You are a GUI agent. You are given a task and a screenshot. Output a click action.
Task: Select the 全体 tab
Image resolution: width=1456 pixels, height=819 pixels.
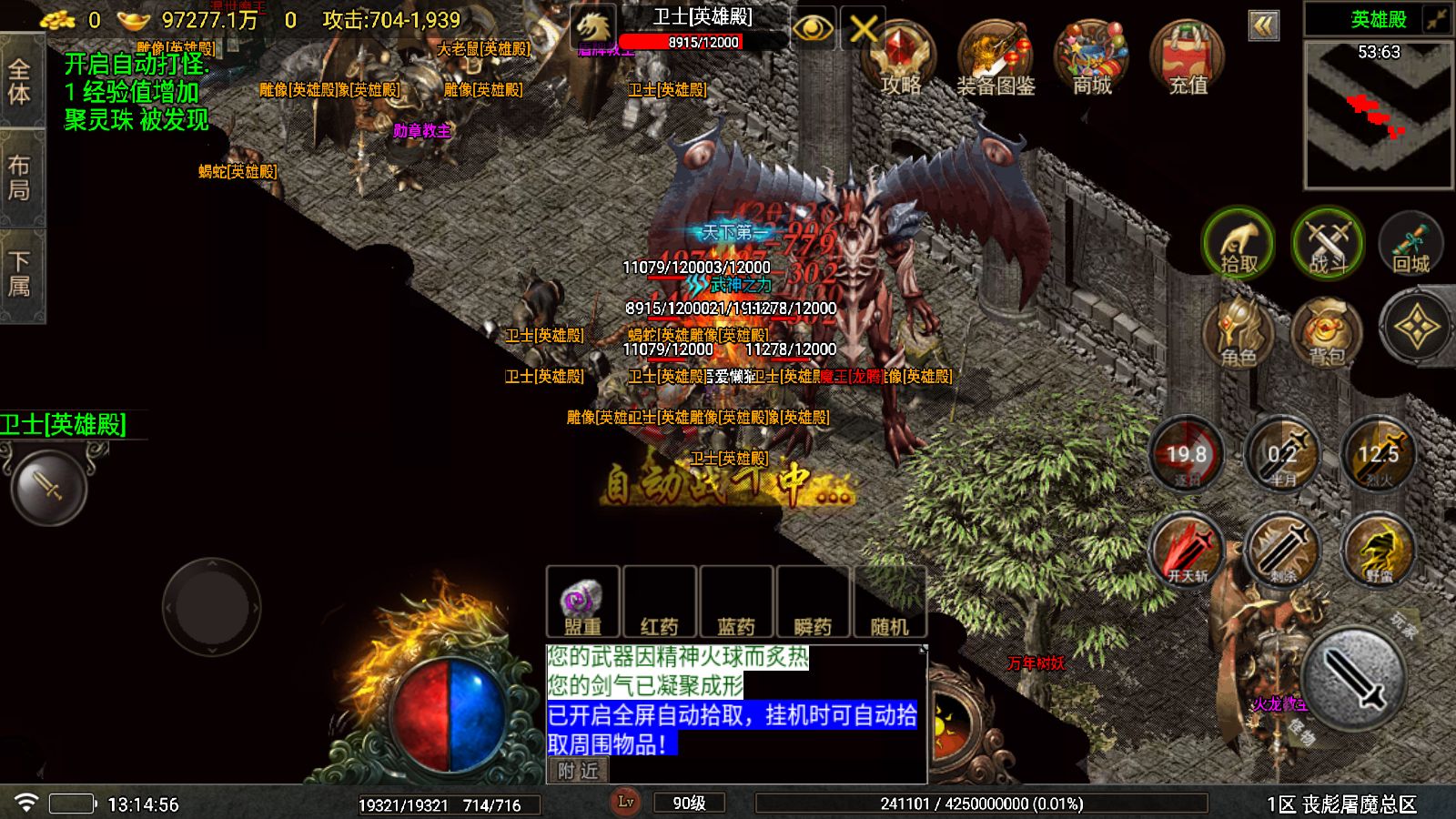click(x=20, y=80)
